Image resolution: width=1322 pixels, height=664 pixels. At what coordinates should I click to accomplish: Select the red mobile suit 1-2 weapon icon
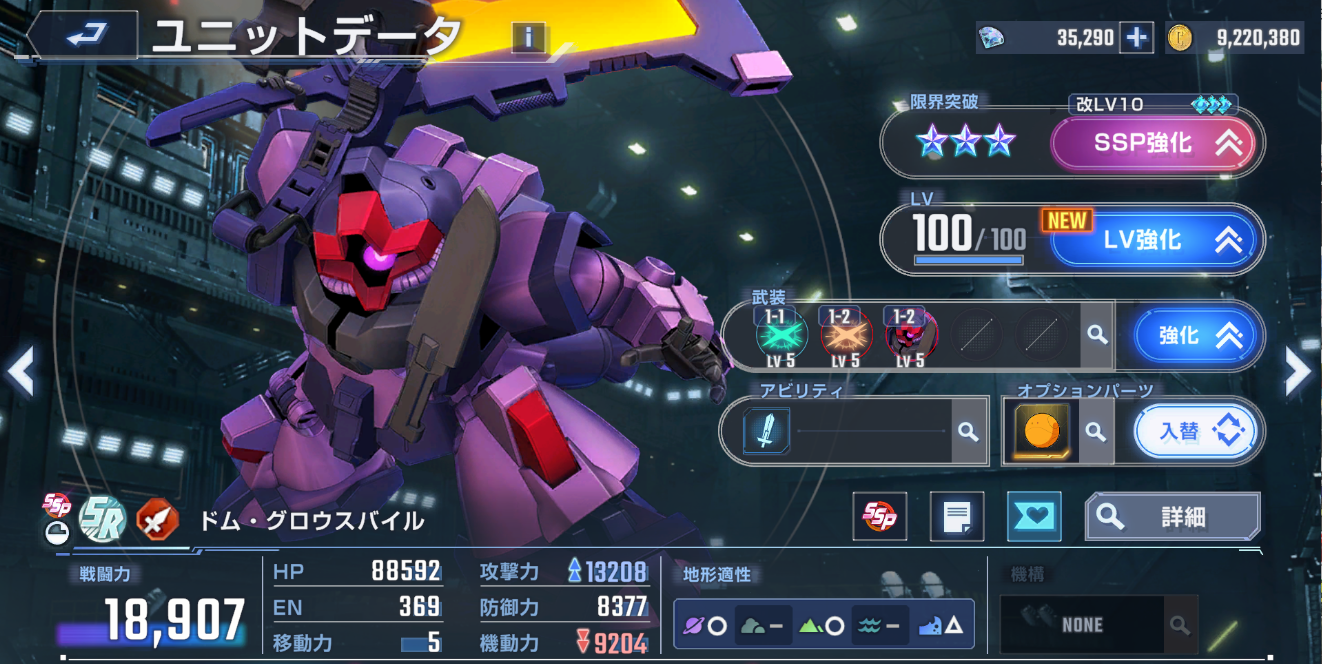click(x=911, y=335)
